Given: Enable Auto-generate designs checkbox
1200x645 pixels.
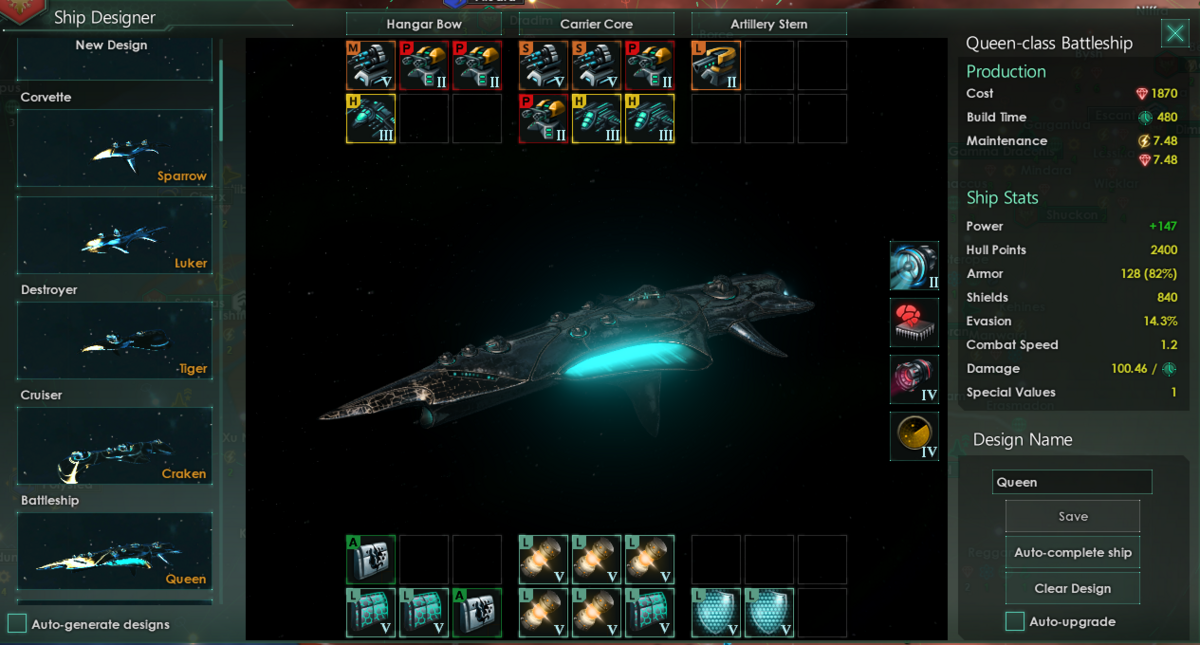Looking at the screenshot, I should point(17,624).
